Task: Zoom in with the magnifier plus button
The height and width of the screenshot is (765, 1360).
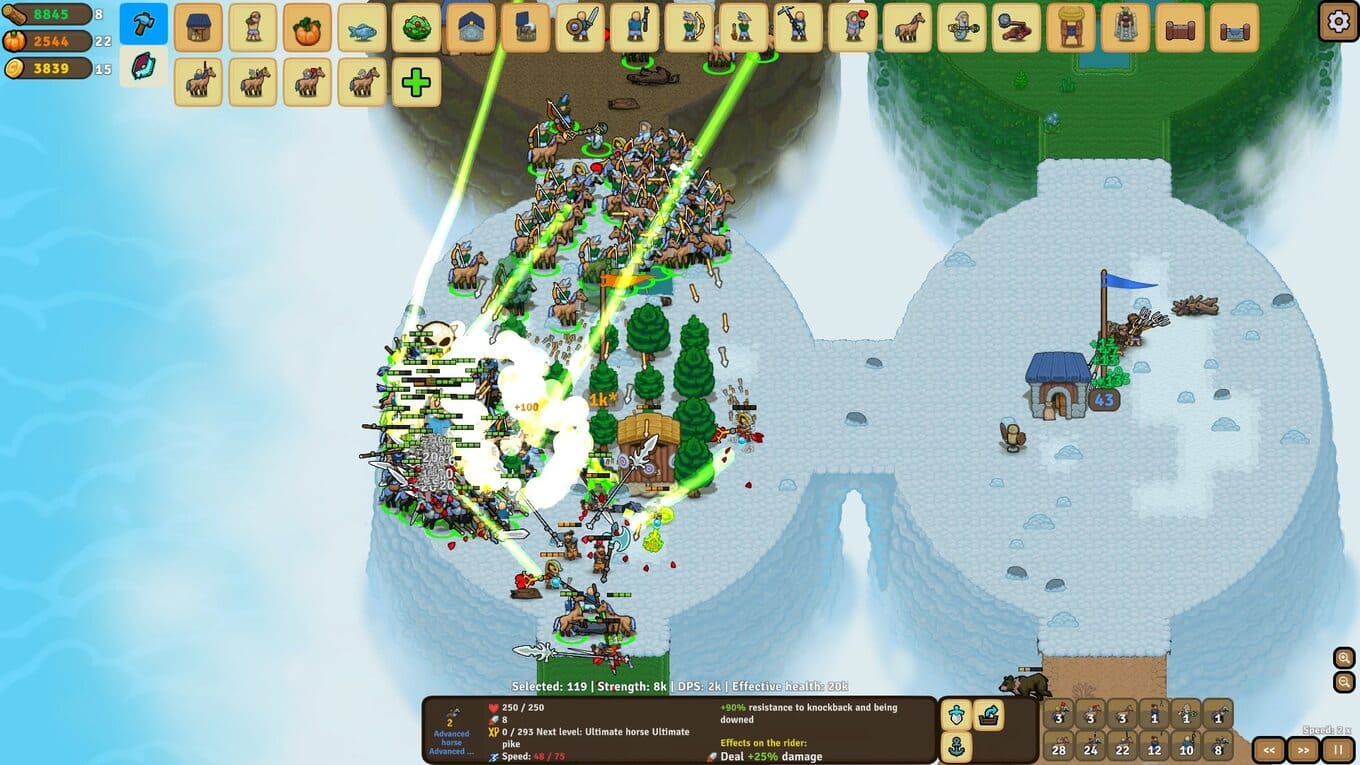Action: pos(1344,658)
